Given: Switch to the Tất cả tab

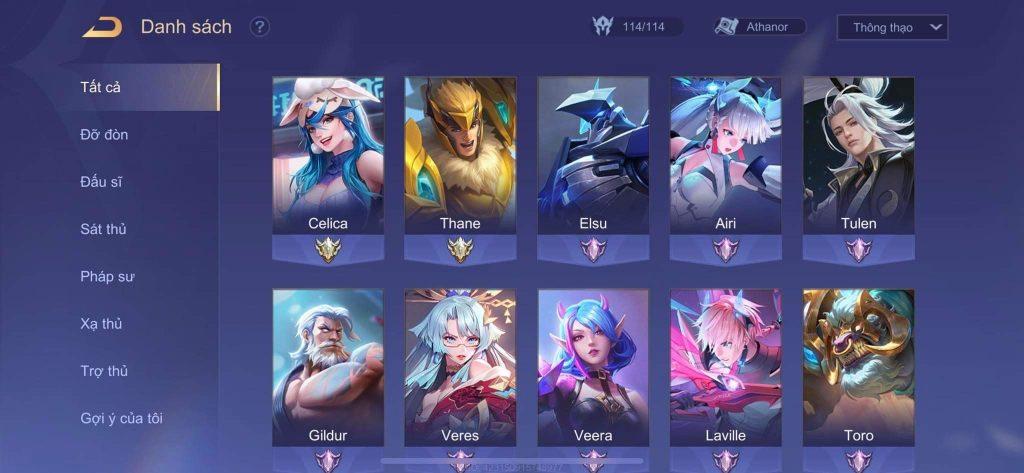Looking at the screenshot, I should pyautogui.click(x=101, y=87).
